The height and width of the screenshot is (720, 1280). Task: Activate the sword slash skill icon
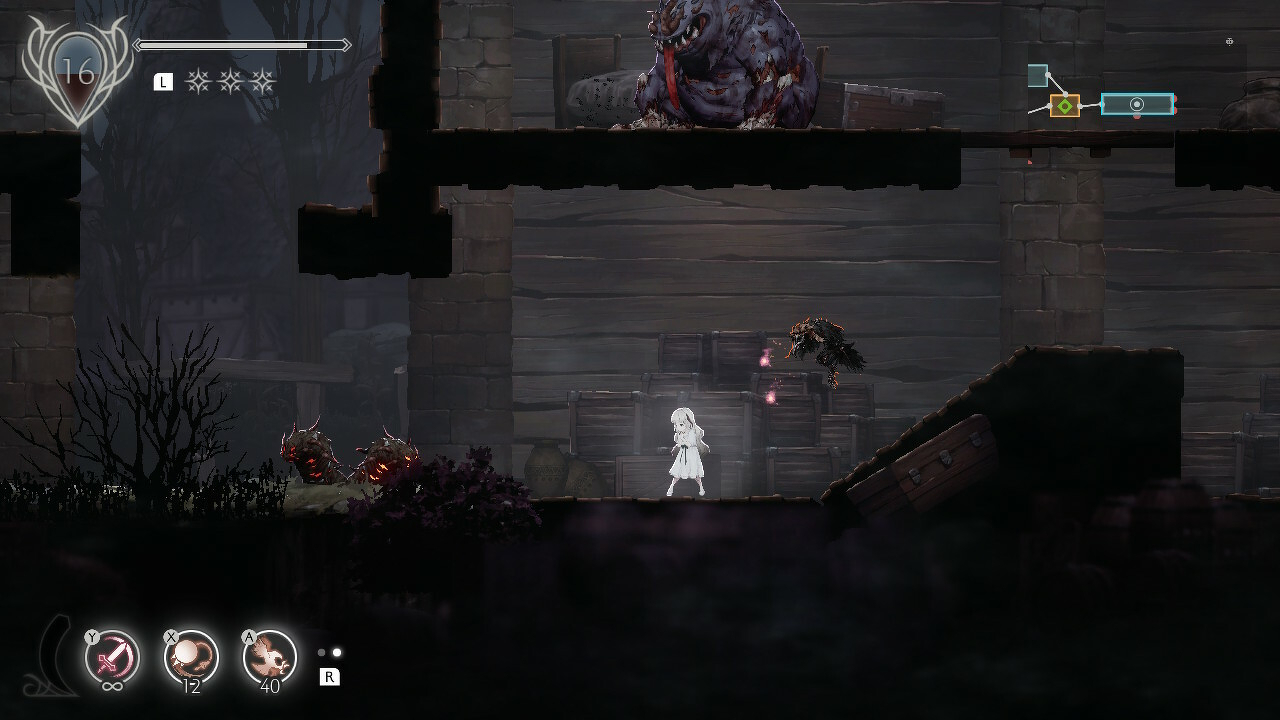click(x=111, y=657)
